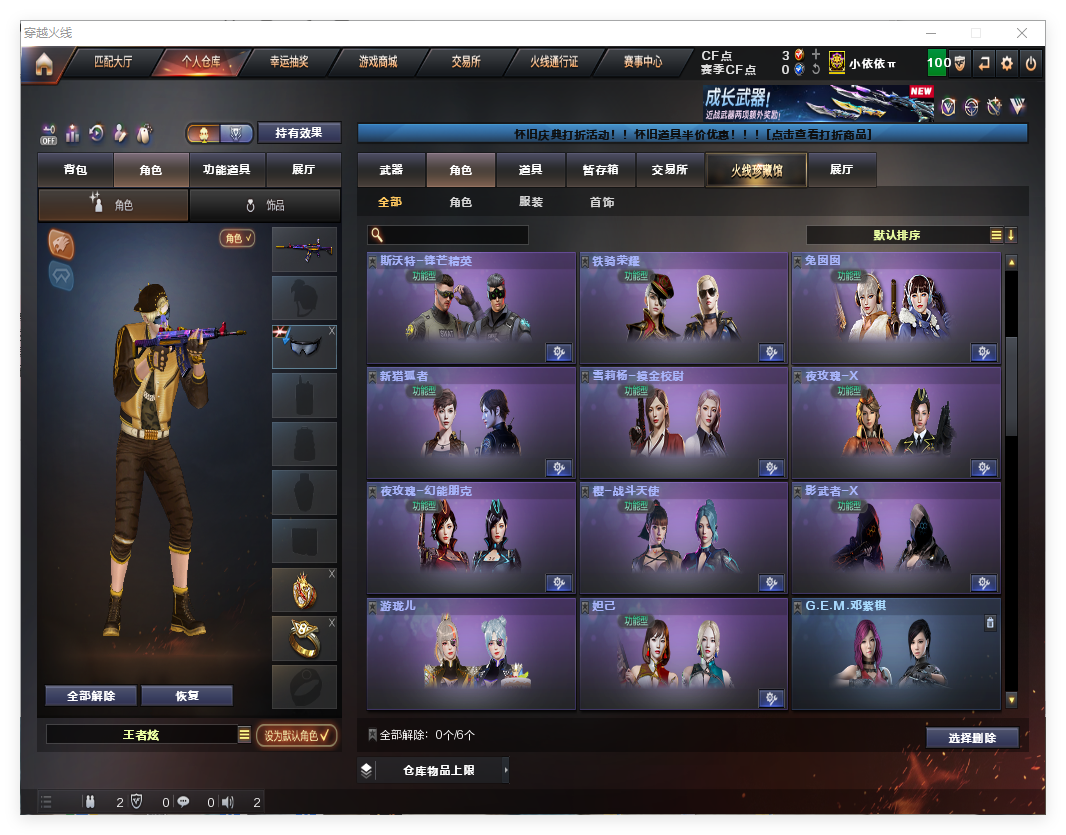Viewport: 1066px width, 835px height.
Task: Select the 饰品 accessories sub-tab
Action: (x=265, y=205)
